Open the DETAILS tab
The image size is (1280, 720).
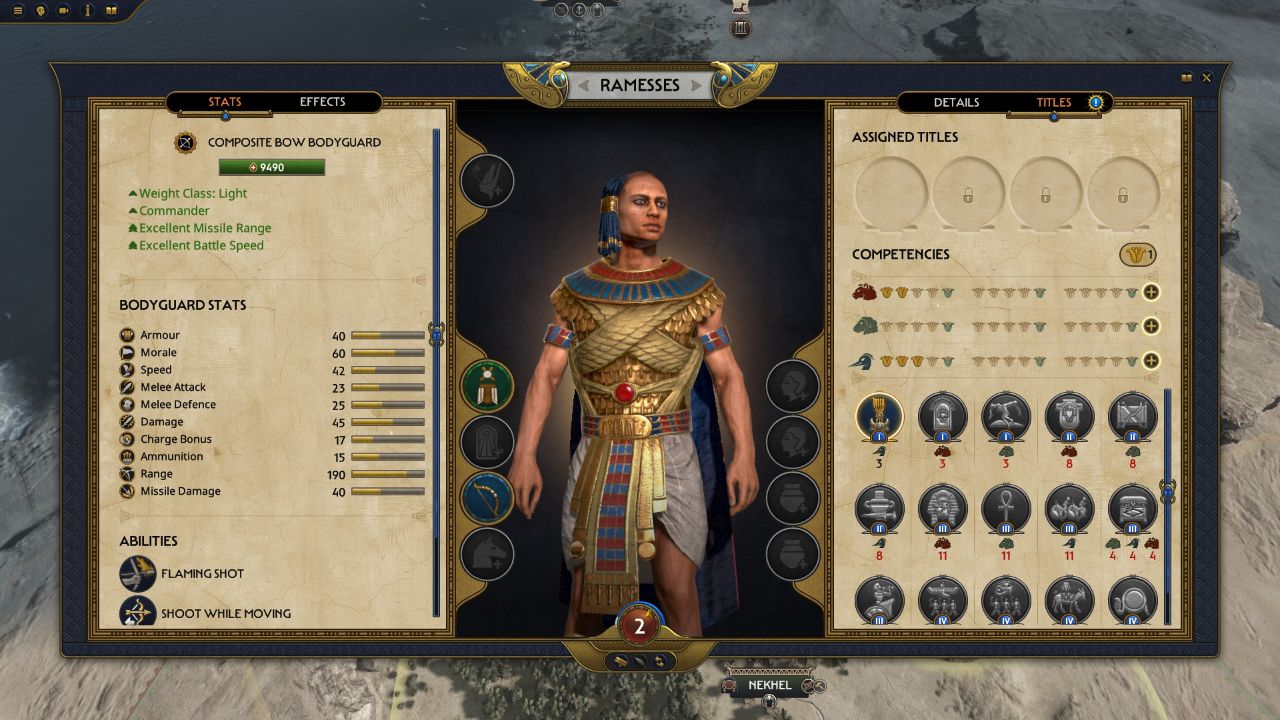pos(956,102)
